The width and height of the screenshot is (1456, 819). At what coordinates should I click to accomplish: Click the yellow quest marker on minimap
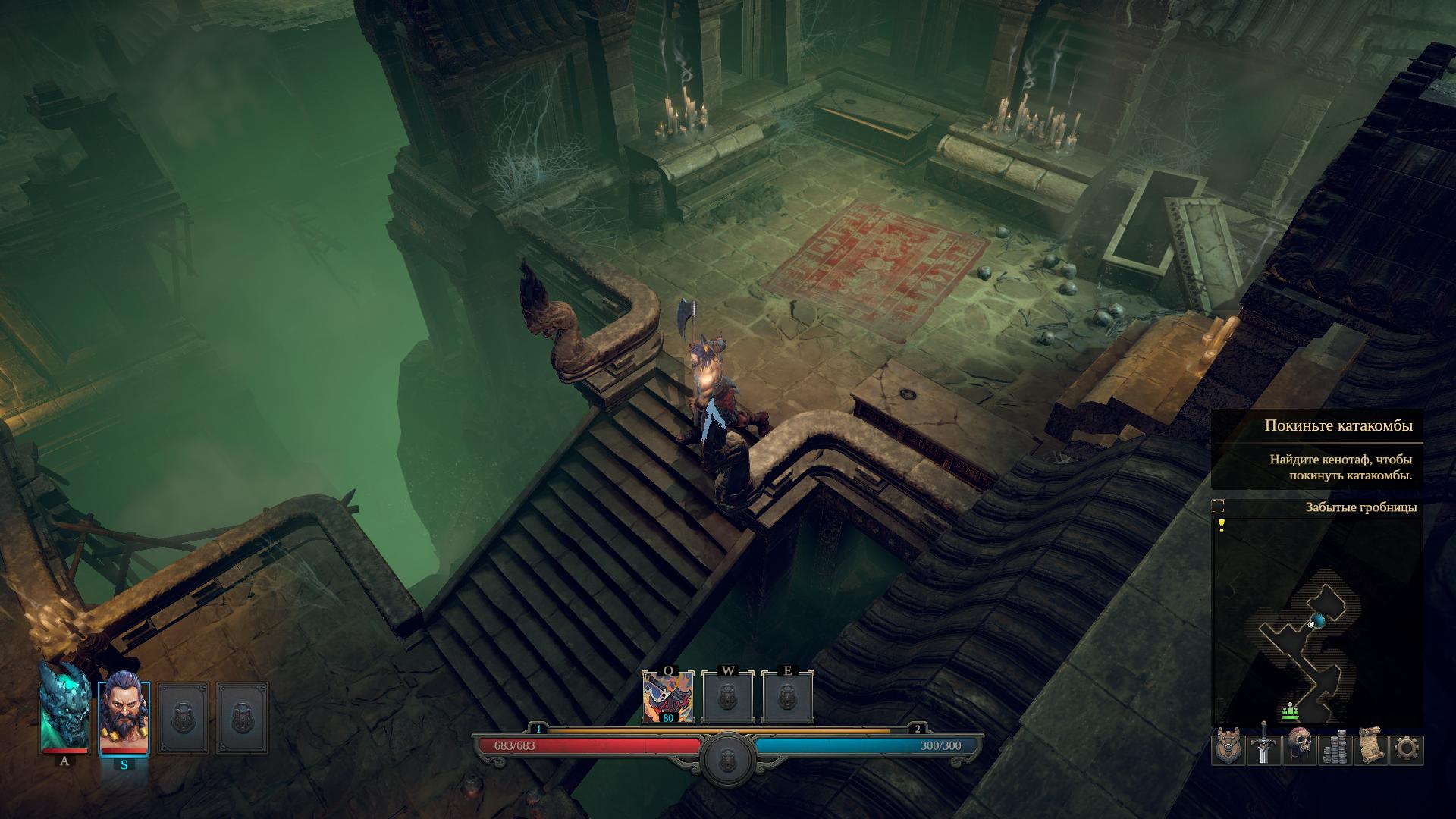coord(1221,525)
